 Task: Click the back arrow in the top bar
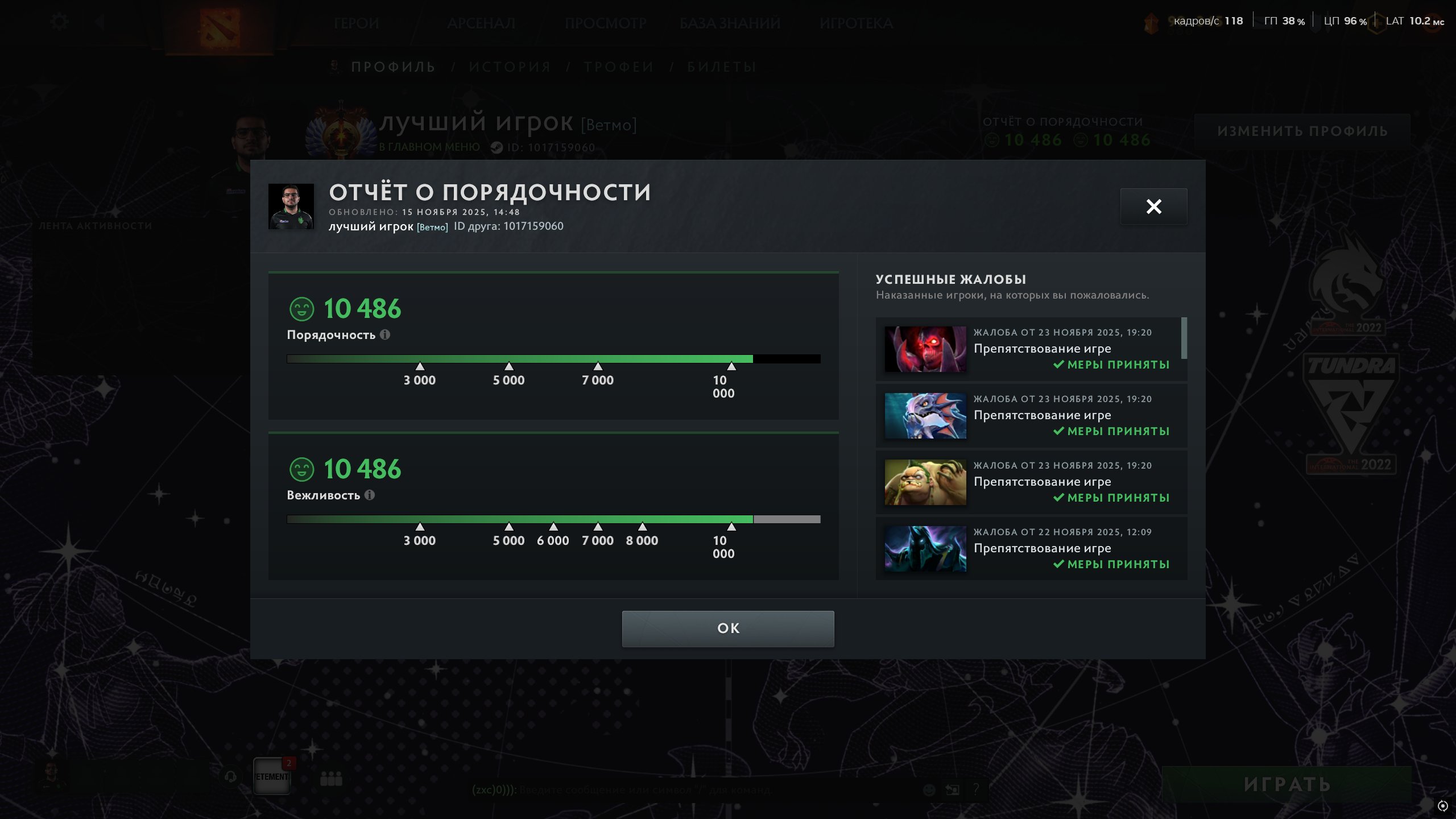coord(100,21)
